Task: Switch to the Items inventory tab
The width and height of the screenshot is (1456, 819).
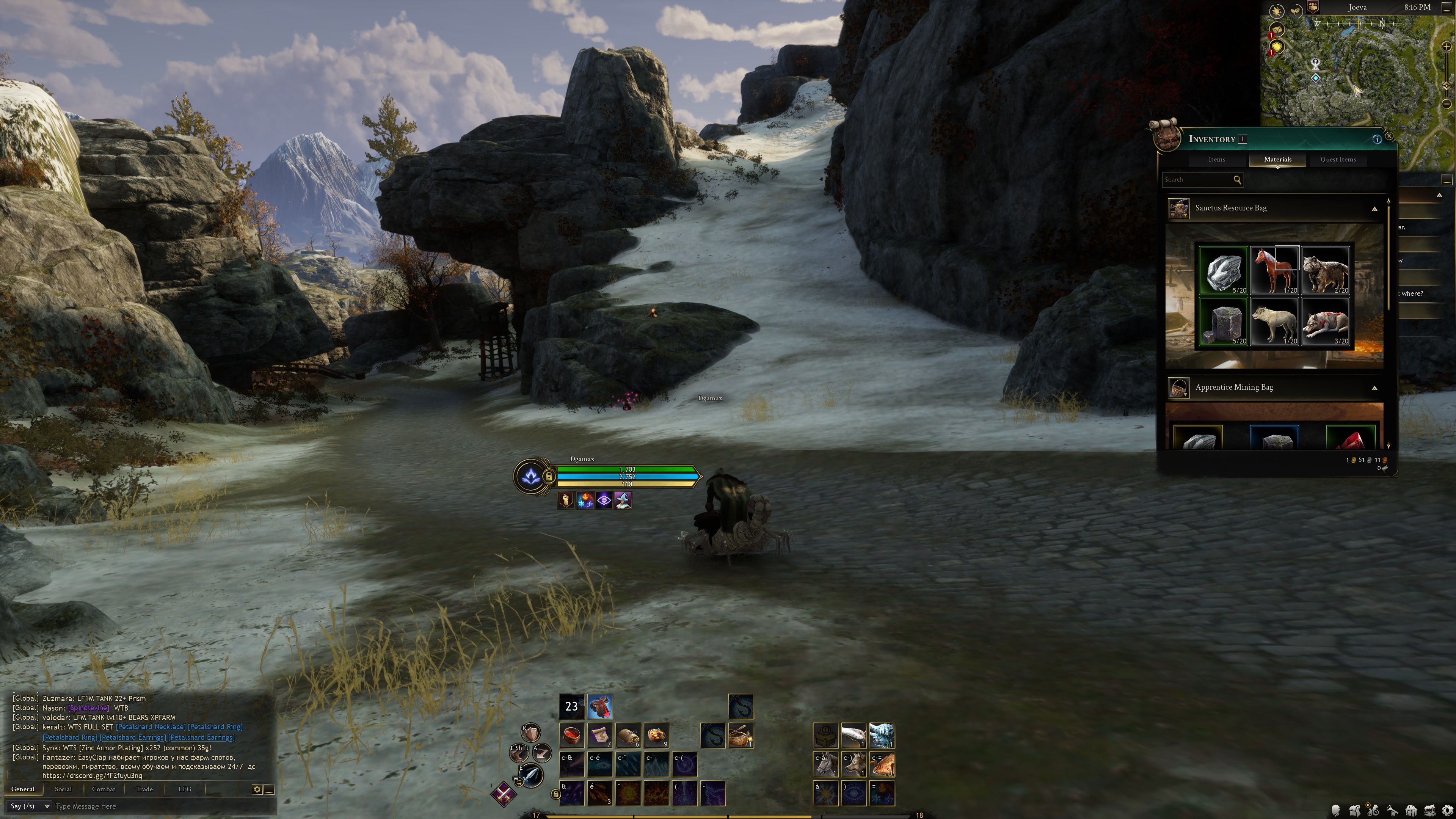Action: [1216, 159]
